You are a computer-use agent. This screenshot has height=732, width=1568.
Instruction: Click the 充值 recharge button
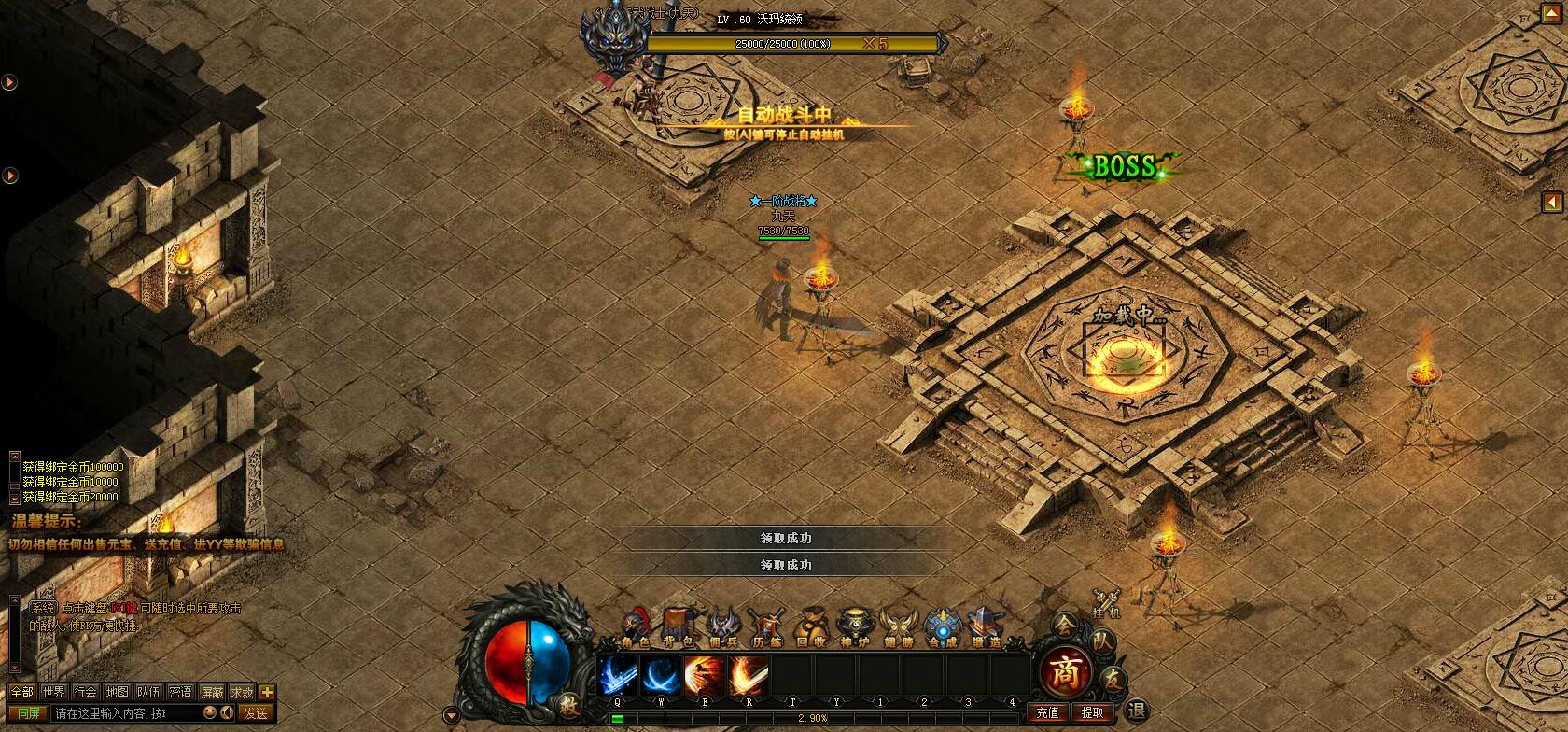(x=1048, y=712)
